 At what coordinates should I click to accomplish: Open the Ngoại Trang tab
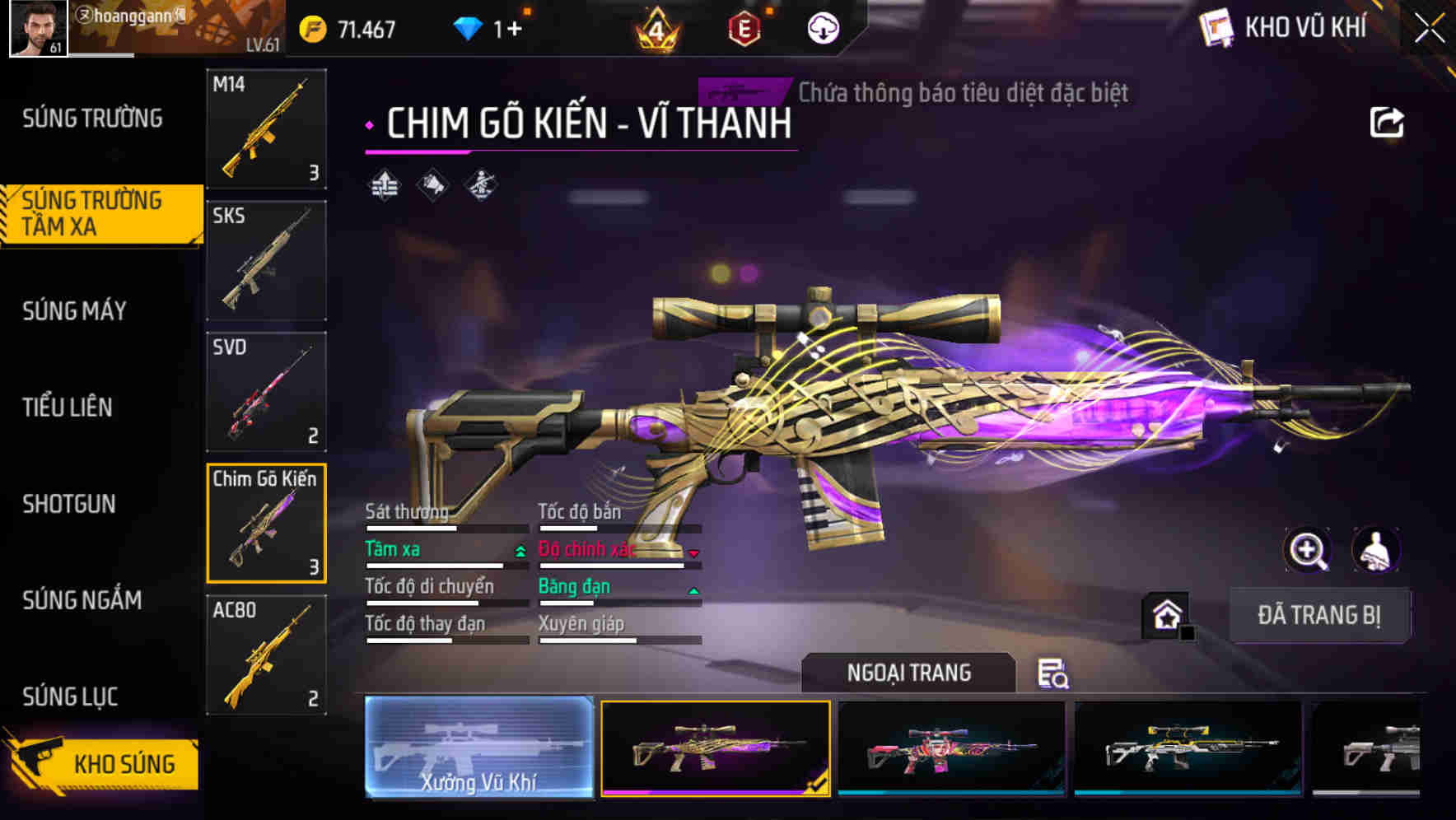tap(908, 672)
